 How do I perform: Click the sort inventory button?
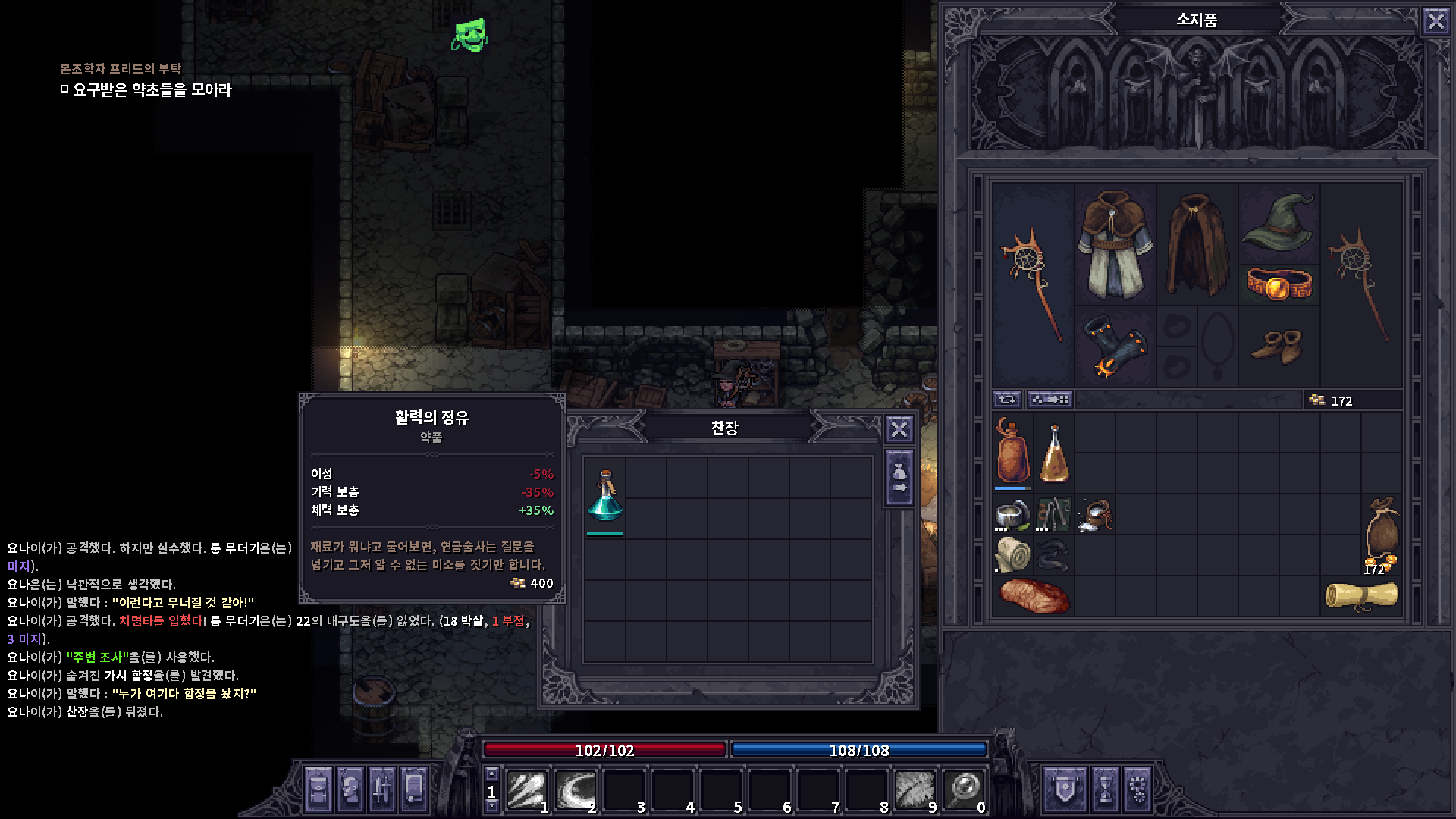pos(1050,400)
